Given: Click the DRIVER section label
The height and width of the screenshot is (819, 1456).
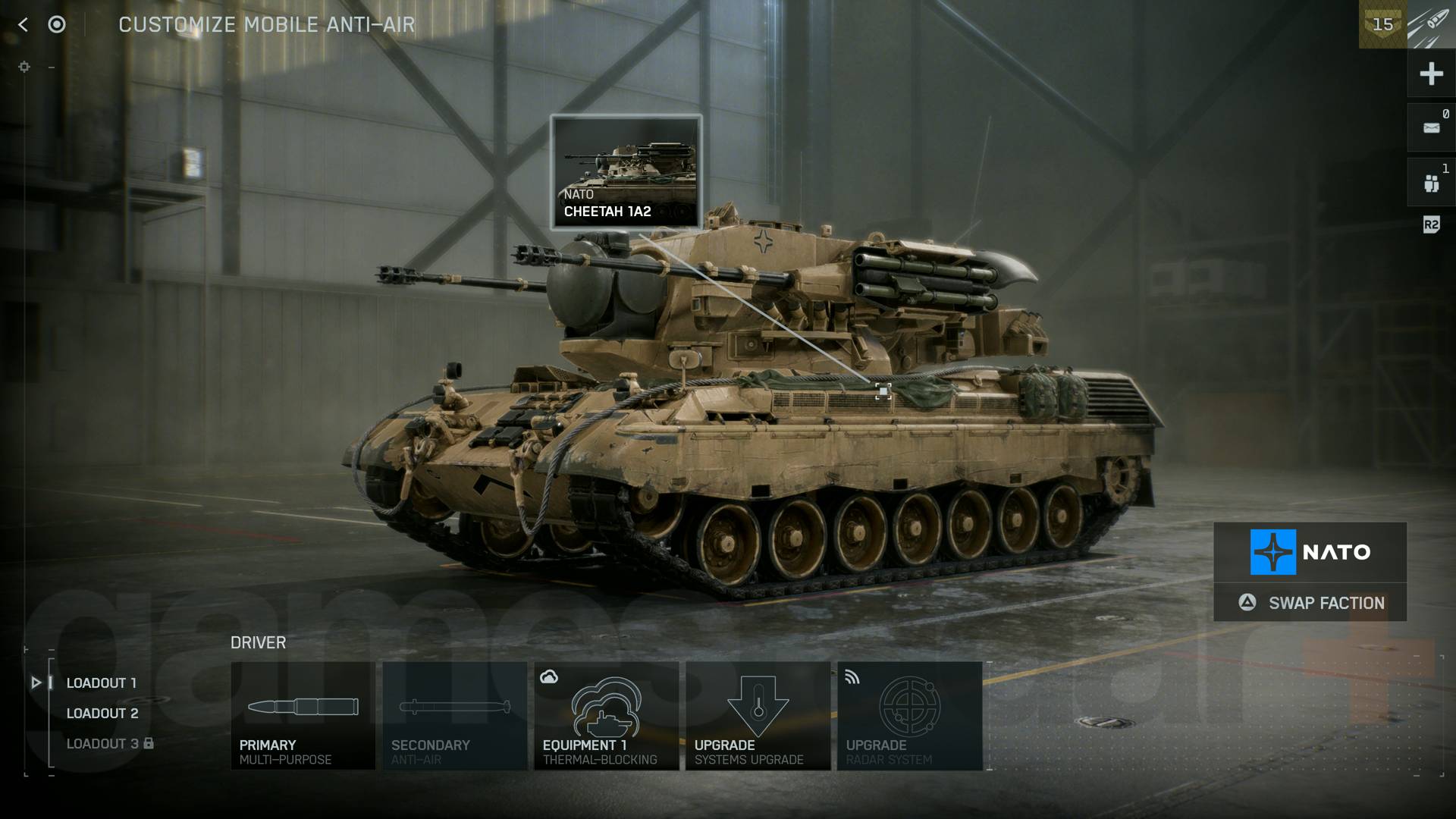Looking at the screenshot, I should click(259, 642).
